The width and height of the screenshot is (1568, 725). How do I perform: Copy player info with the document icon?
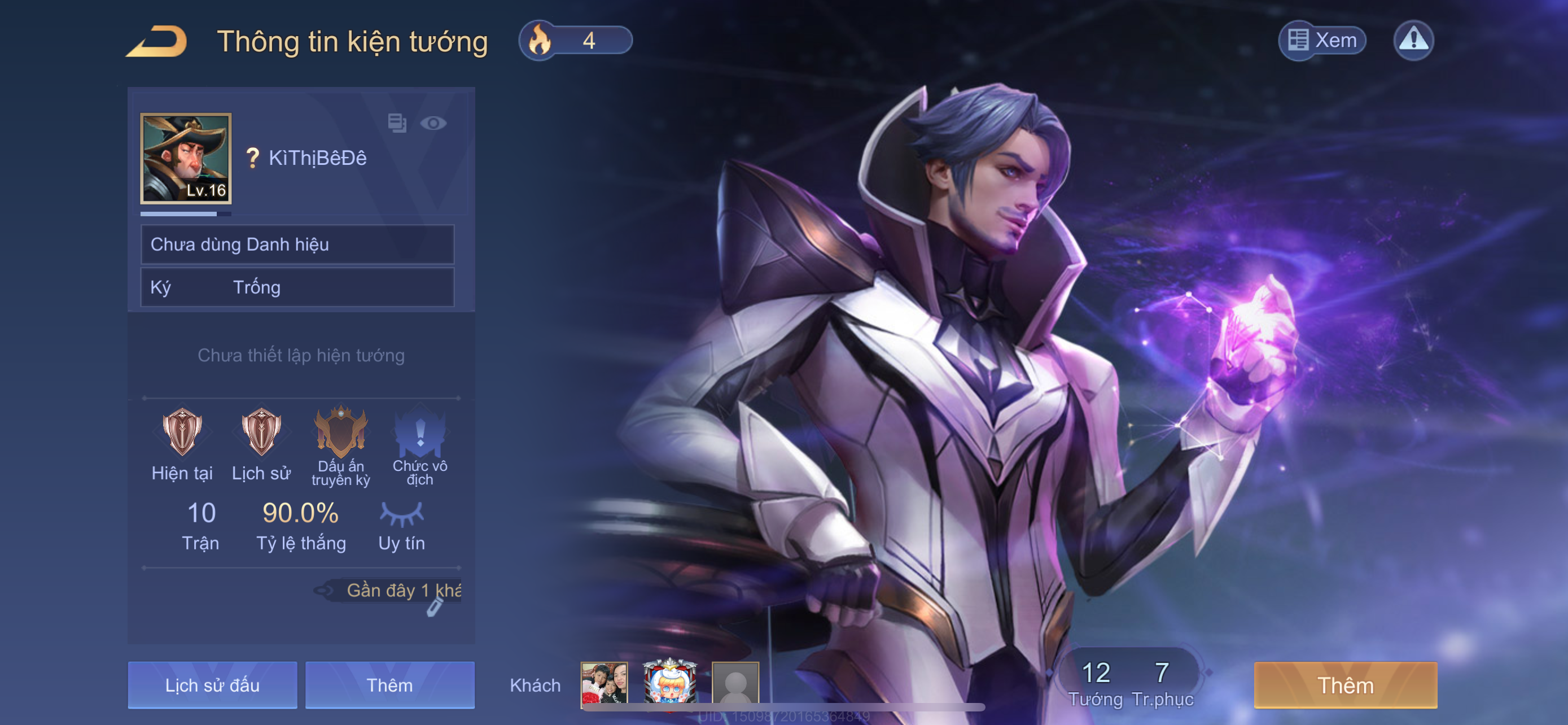point(397,123)
